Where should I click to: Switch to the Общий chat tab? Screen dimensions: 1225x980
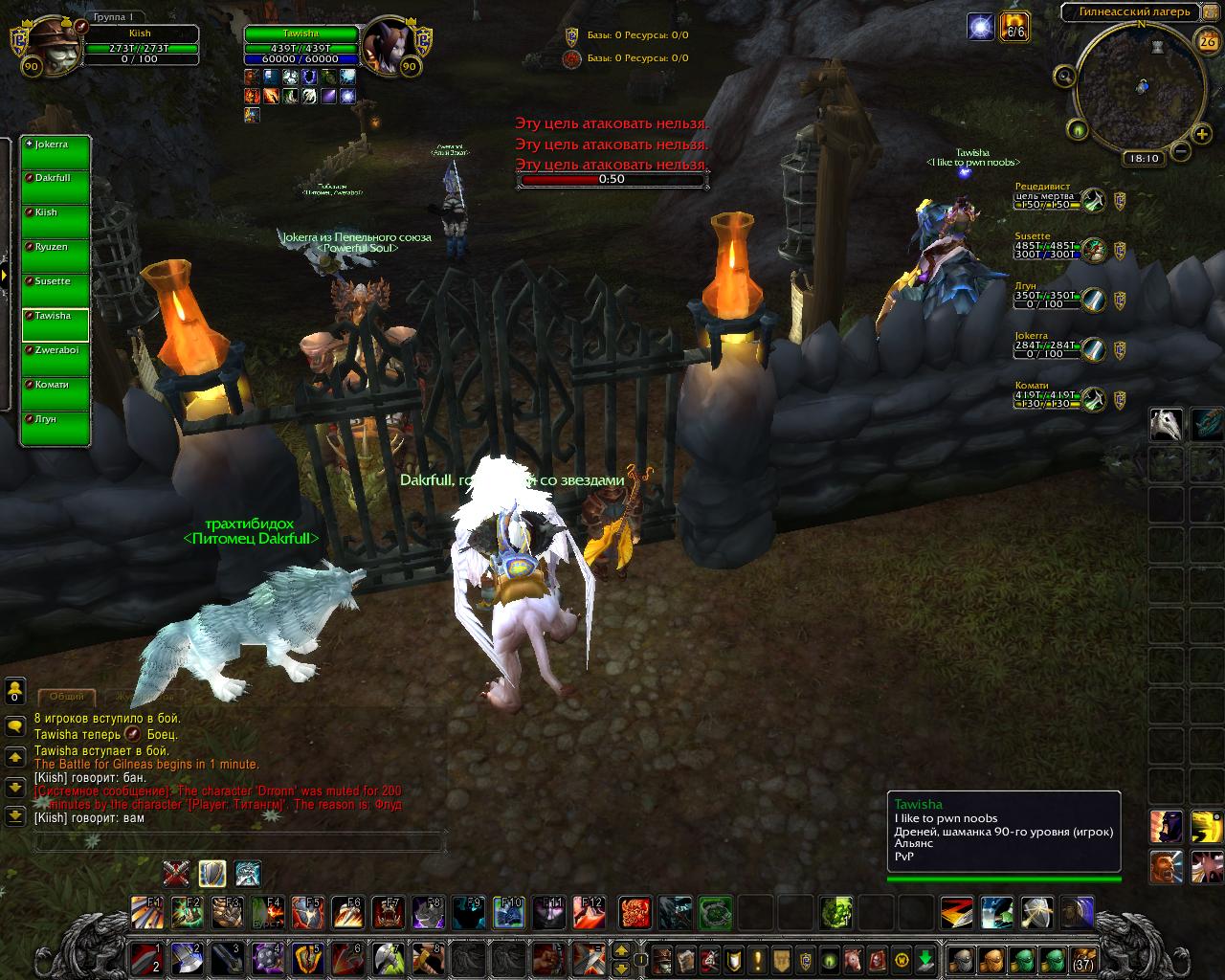(x=67, y=697)
